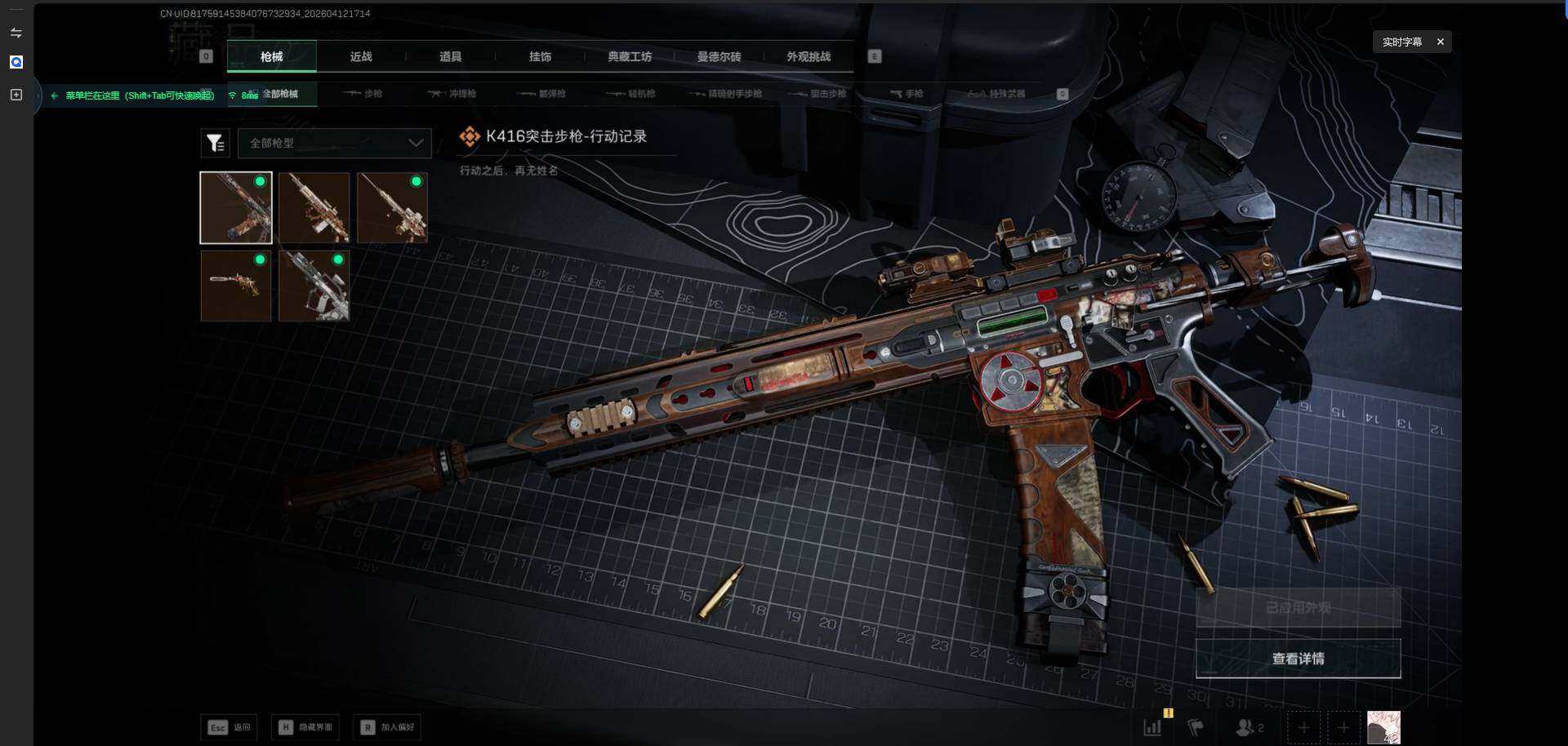Switch to the 曼德尔砖 tab
This screenshot has width=1568, height=746.
(x=719, y=57)
